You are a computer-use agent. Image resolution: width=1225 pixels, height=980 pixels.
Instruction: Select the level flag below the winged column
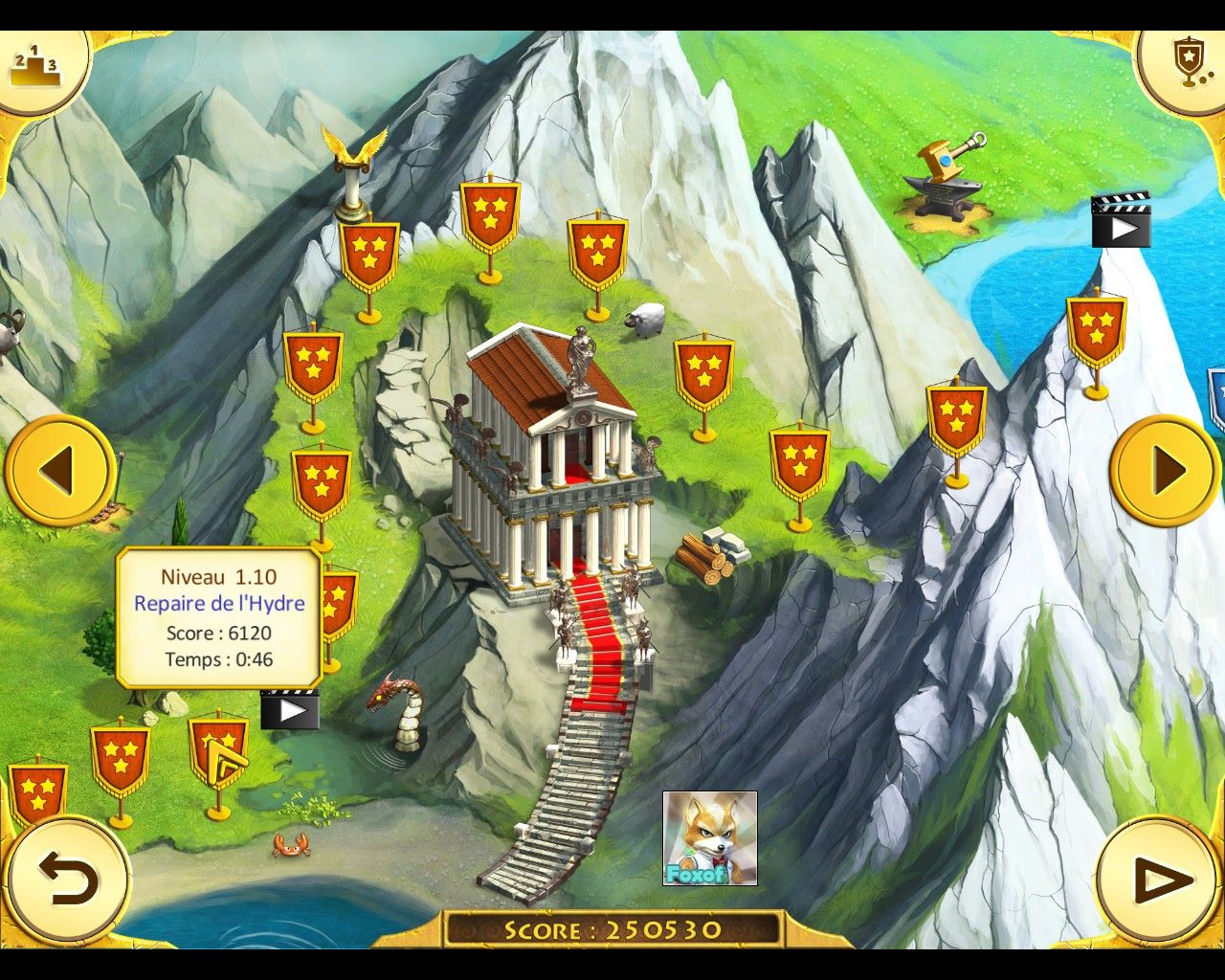(368, 256)
